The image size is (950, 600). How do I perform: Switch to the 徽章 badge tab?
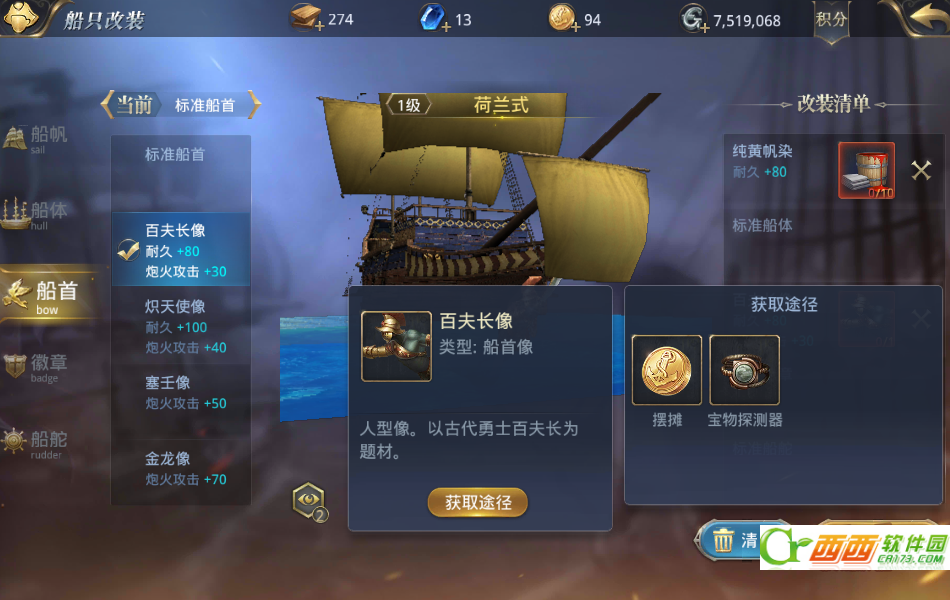click(x=40, y=367)
